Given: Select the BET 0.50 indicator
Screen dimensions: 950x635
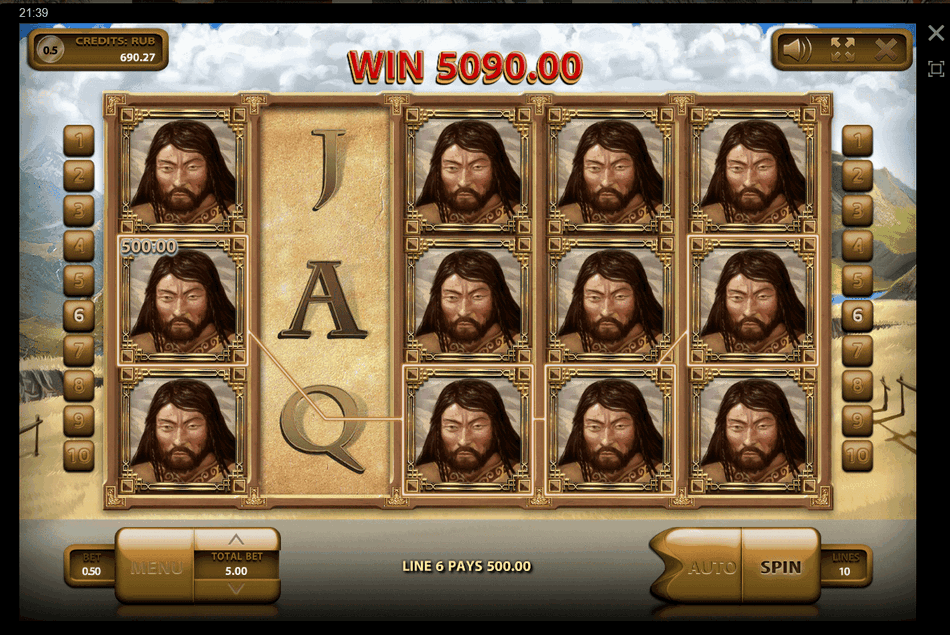Looking at the screenshot, I should 91,566.
